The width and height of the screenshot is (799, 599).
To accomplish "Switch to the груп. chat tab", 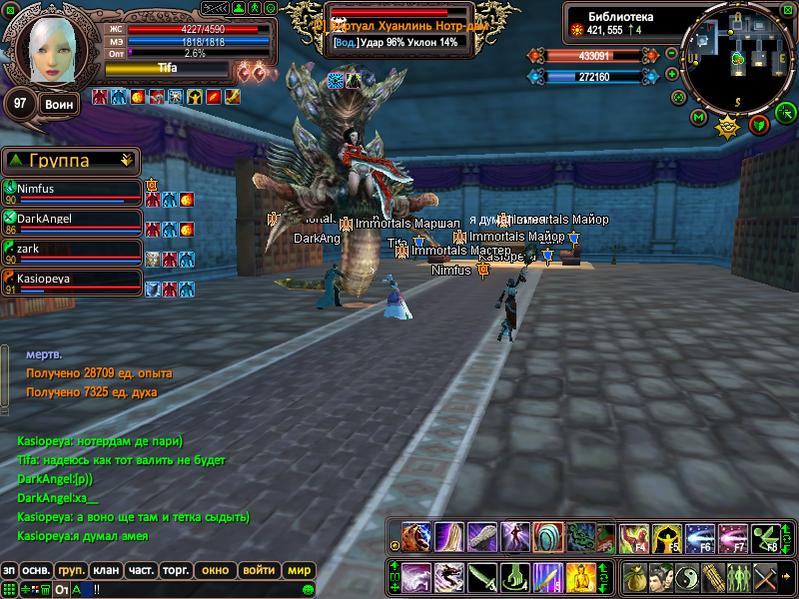I will tap(70, 570).
